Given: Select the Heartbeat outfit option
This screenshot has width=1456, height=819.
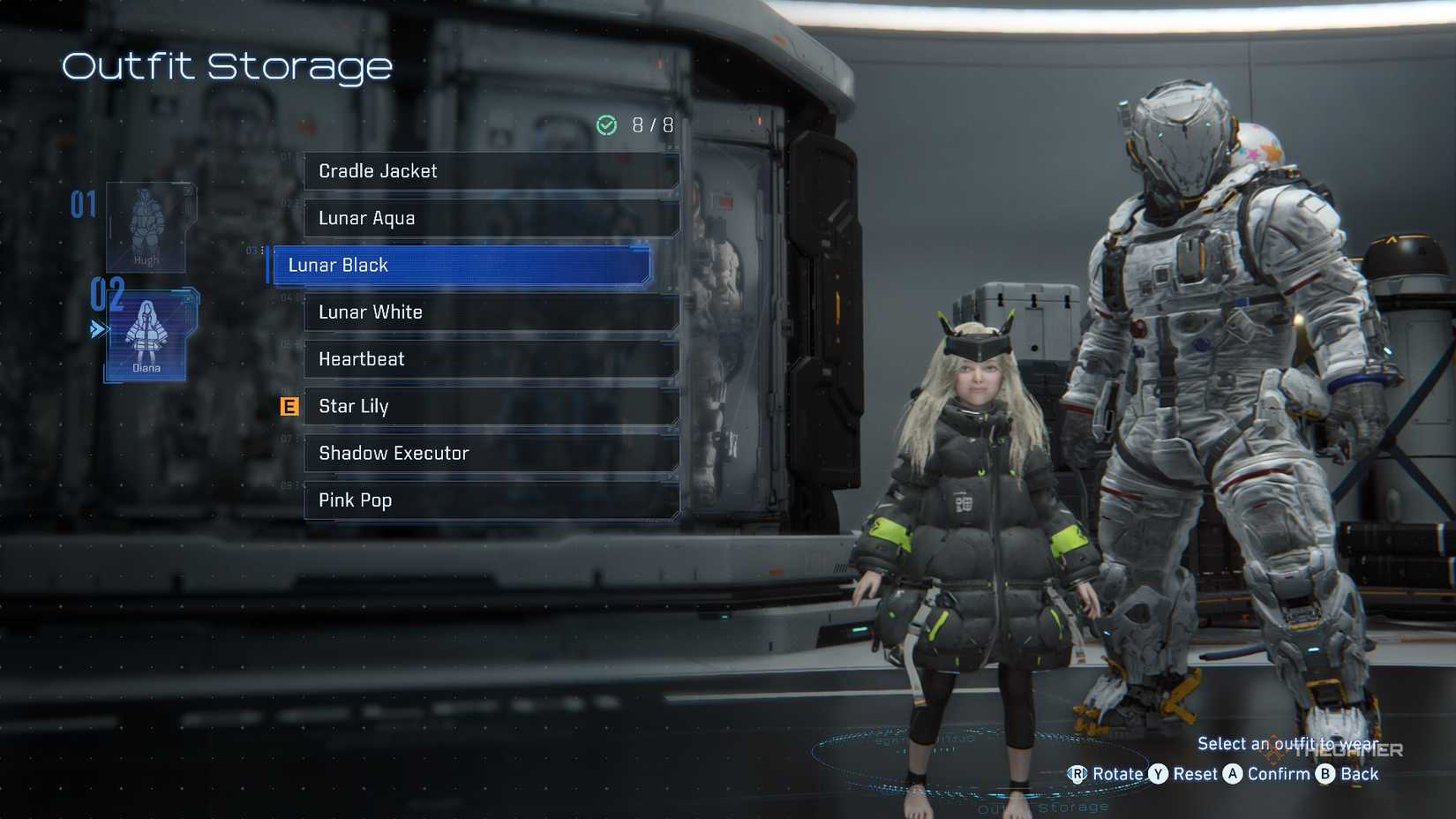Looking at the screenshot, I should pyautogui.click(x=491, y=359).
